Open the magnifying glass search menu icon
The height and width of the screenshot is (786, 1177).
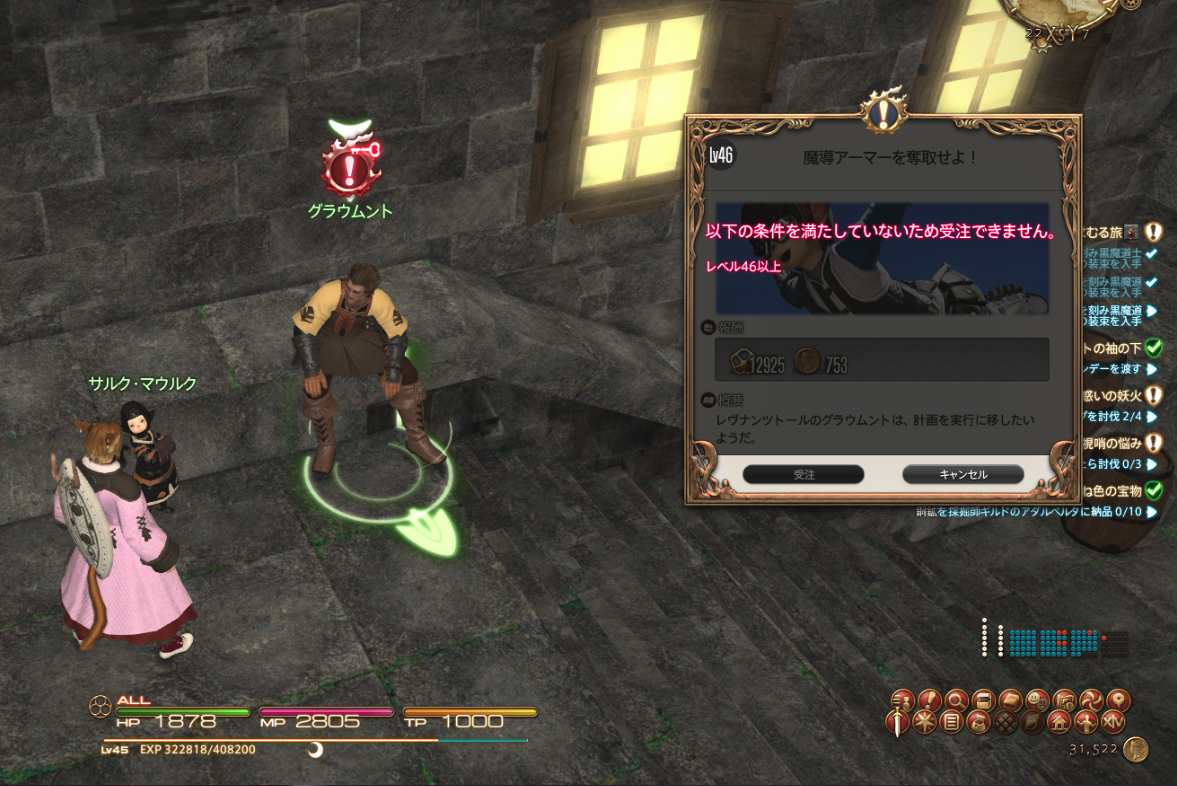(956, 700)
